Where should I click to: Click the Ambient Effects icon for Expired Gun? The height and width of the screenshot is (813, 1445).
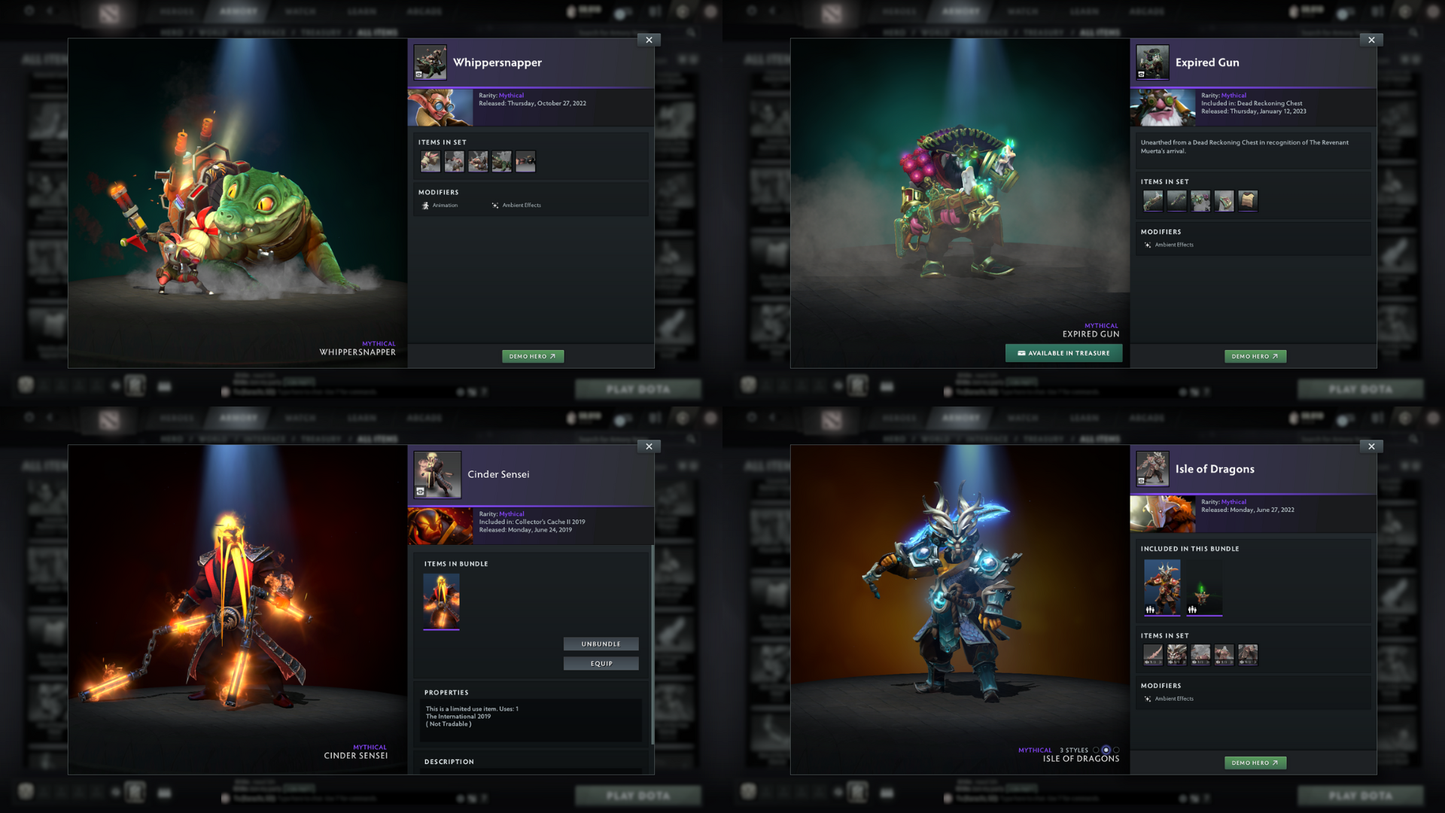click(1148, 243)
